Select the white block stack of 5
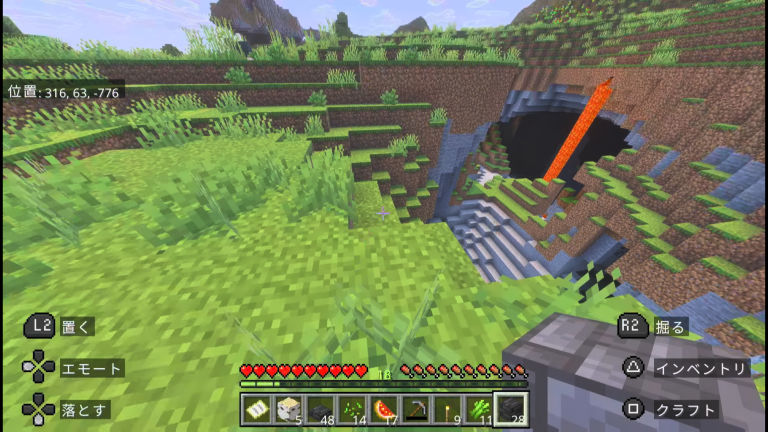768x432 pixels. pos(288,408)
